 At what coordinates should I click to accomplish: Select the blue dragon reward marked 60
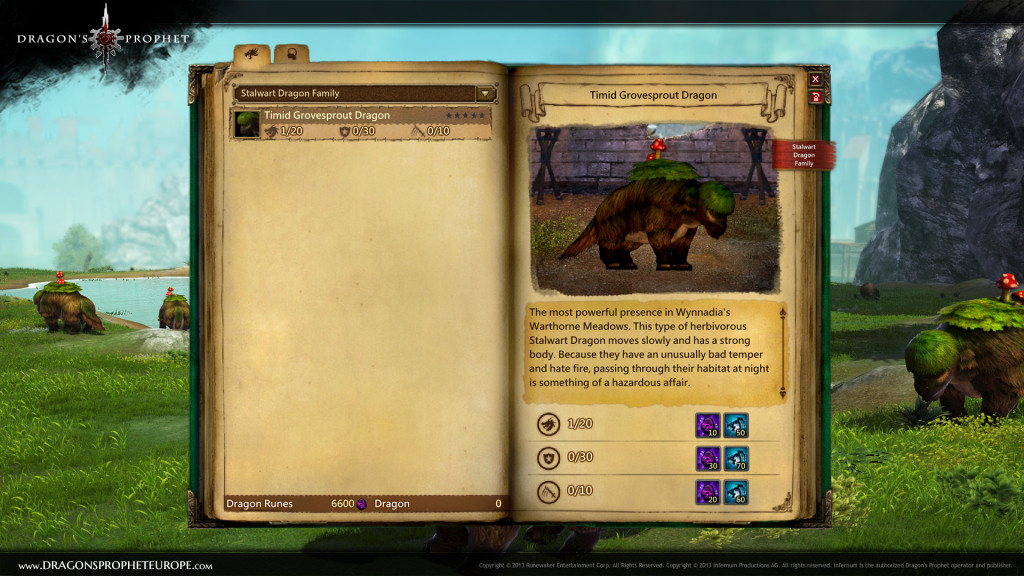click(x=736, y=492)
